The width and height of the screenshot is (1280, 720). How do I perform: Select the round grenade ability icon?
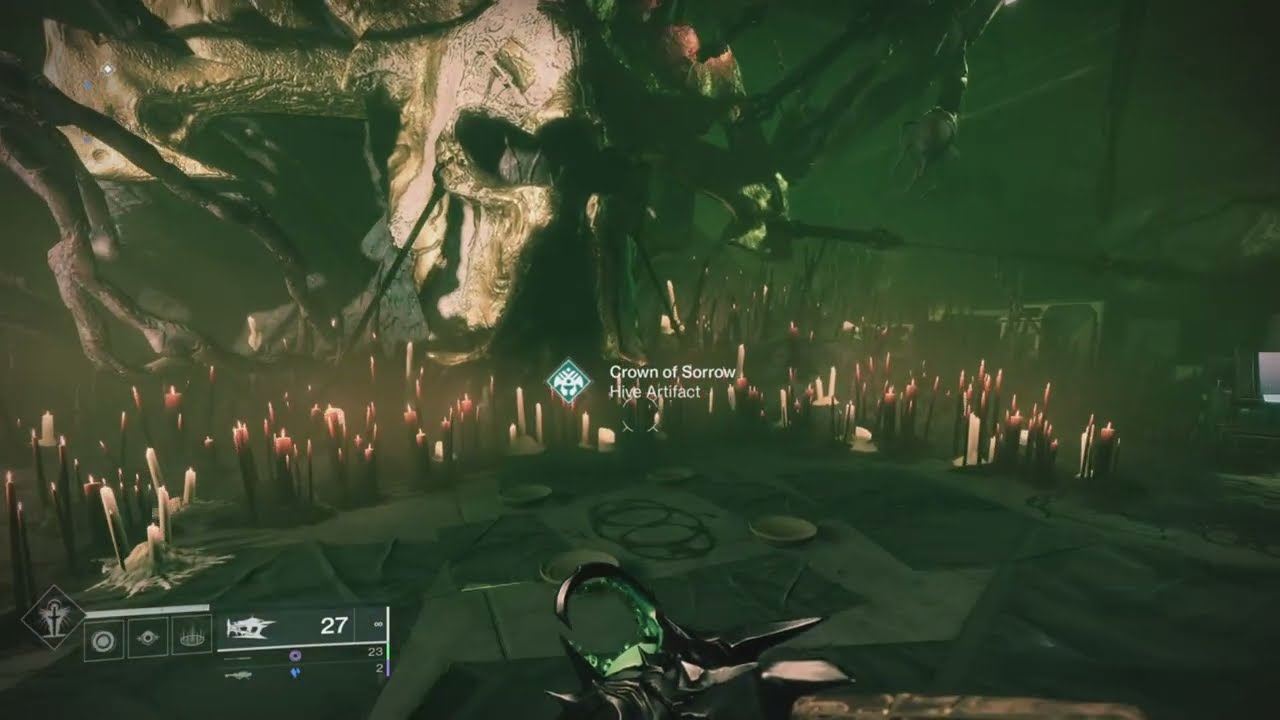(x=104, y=637)
